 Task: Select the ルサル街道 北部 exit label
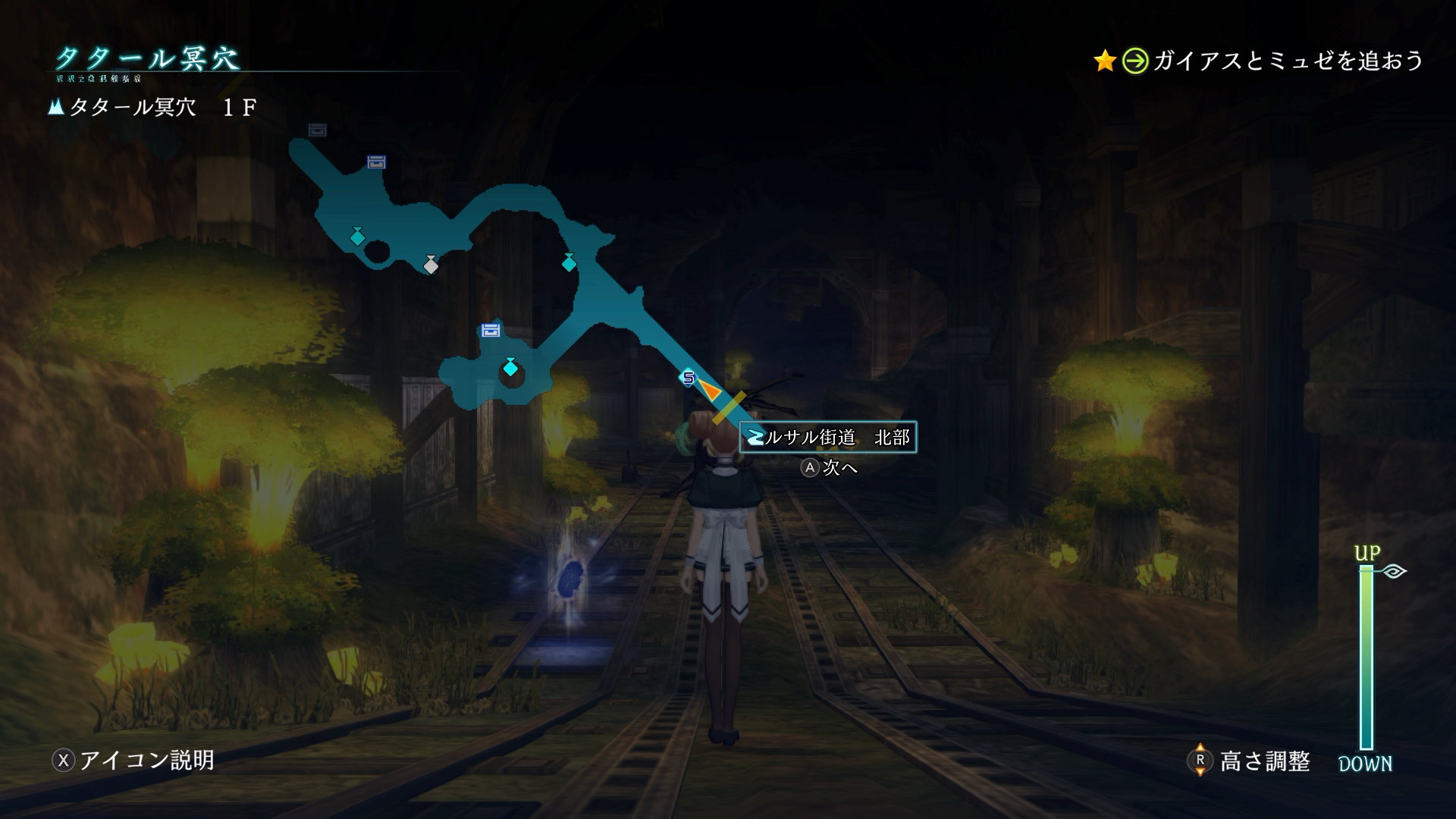827,438
